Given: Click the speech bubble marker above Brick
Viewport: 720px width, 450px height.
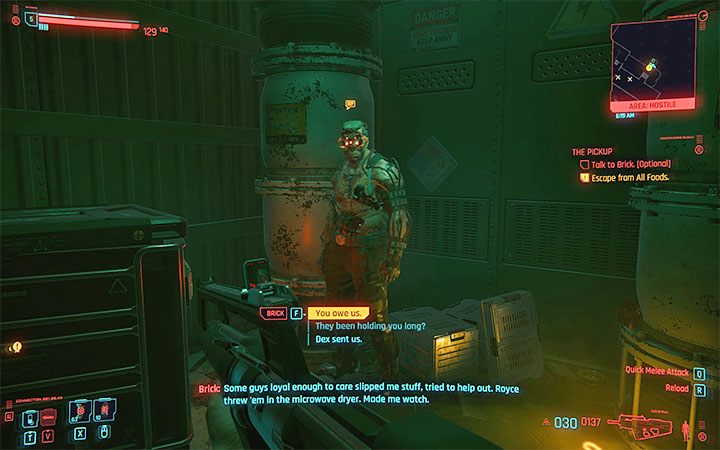Looking at the screenshot, I should 350,104.
